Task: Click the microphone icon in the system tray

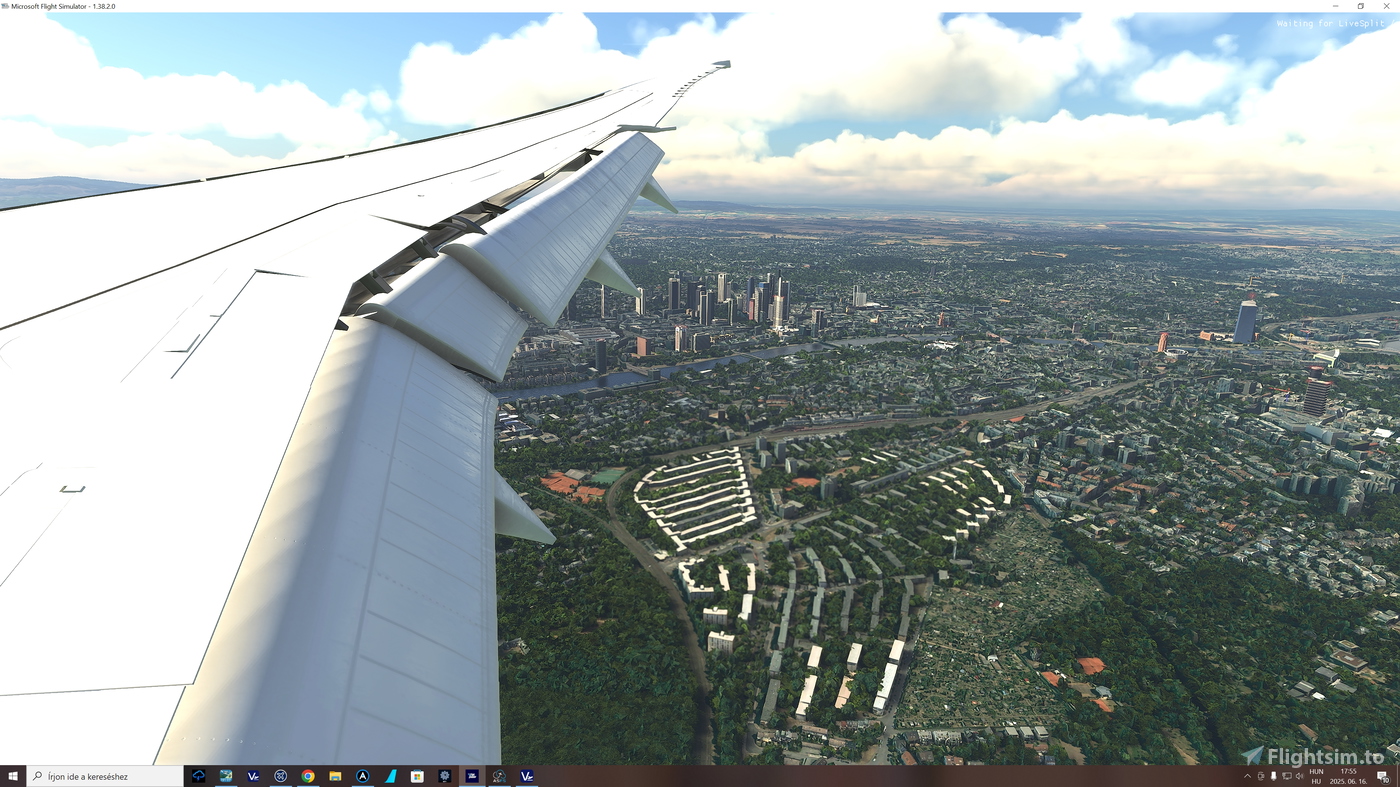Action: [1274, 775]
